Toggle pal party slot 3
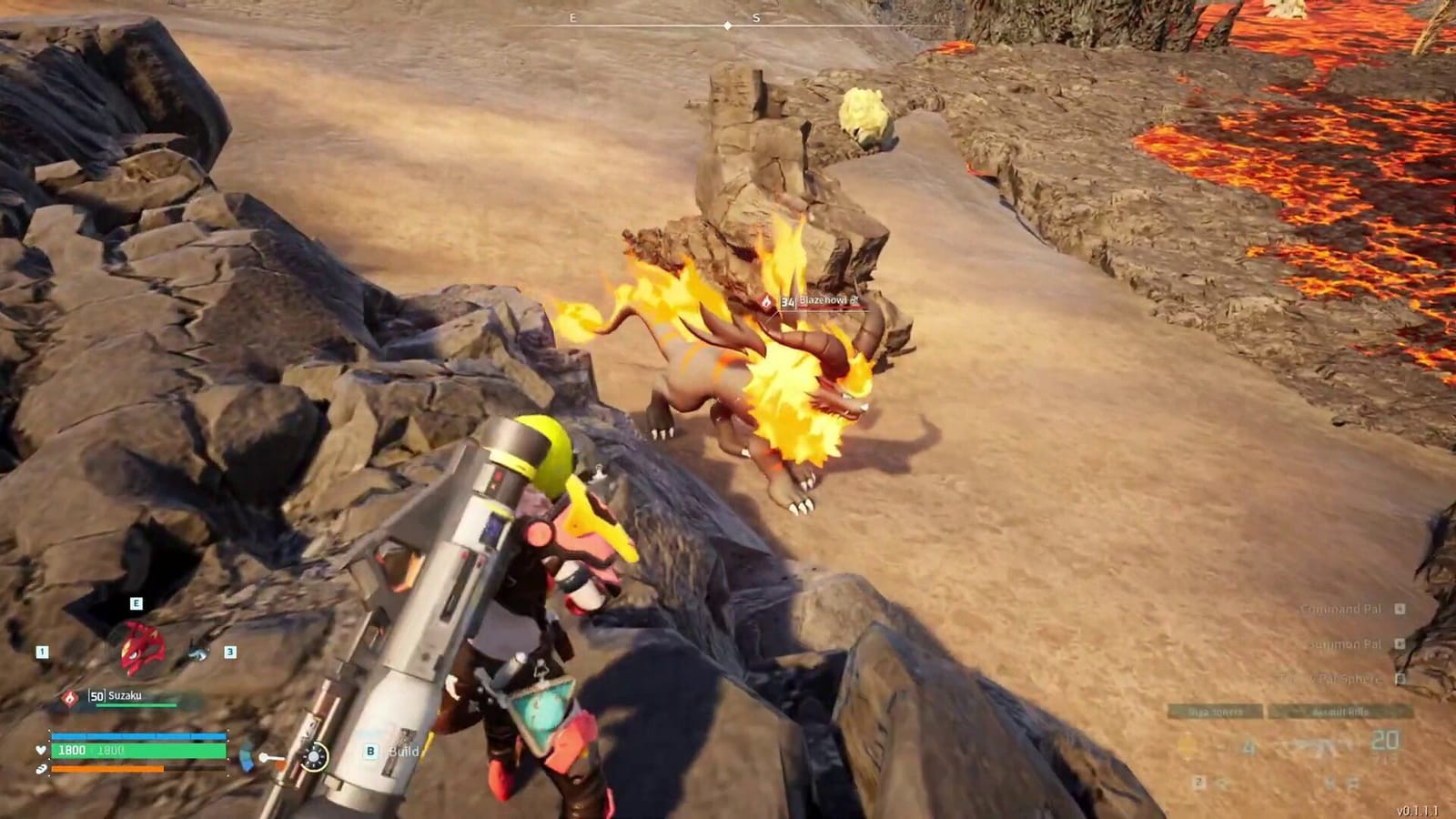This screenshot has width=1456, height=819. coord(230,652)
